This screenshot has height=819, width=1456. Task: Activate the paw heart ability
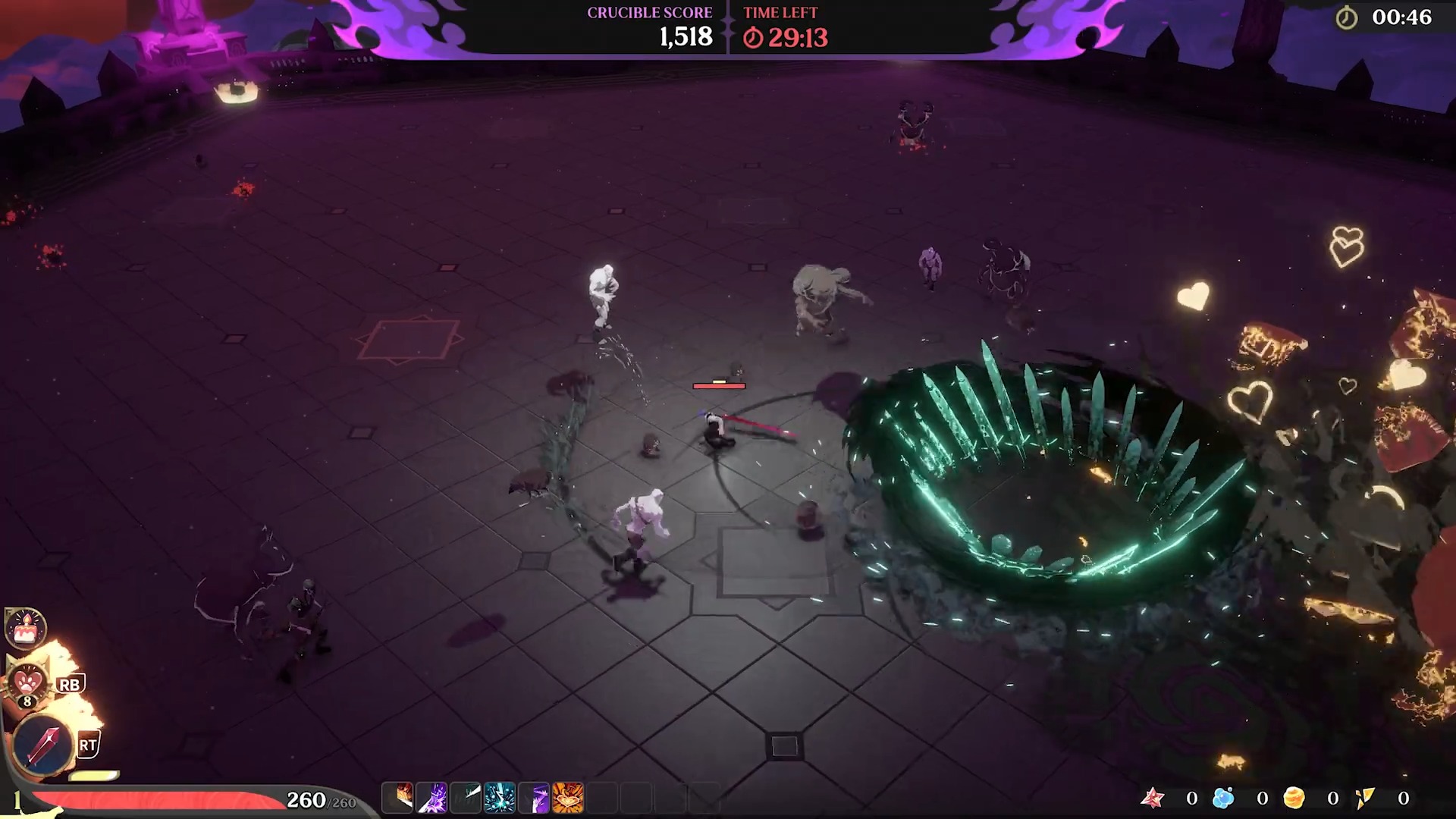click(29, 680)
